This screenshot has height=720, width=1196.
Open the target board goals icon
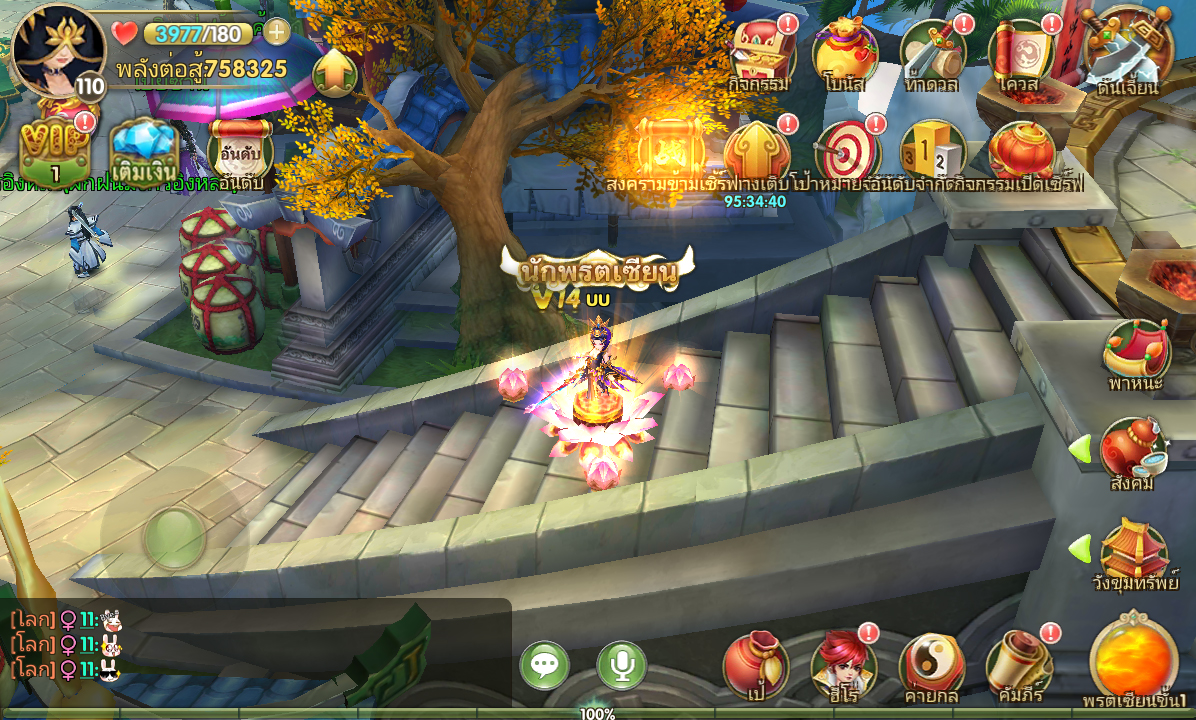pyautogui.click(x=846, y=152)
